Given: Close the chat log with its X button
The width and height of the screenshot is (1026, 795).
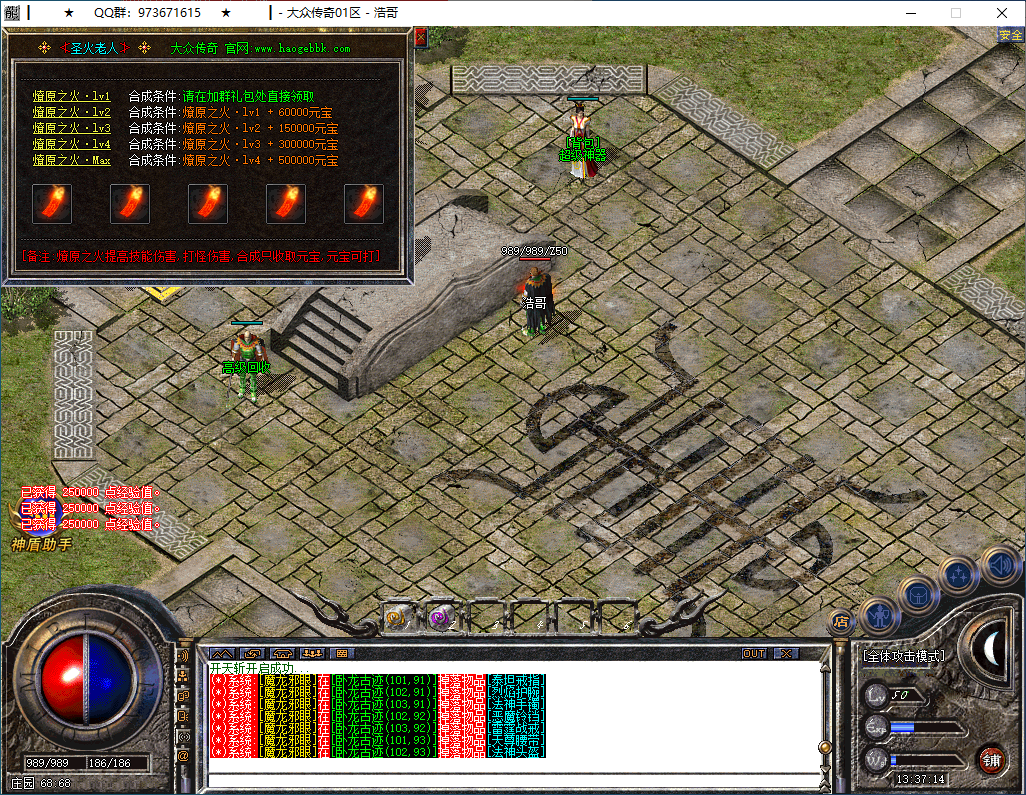Looking at the screenshot, I should click(786, 654).
